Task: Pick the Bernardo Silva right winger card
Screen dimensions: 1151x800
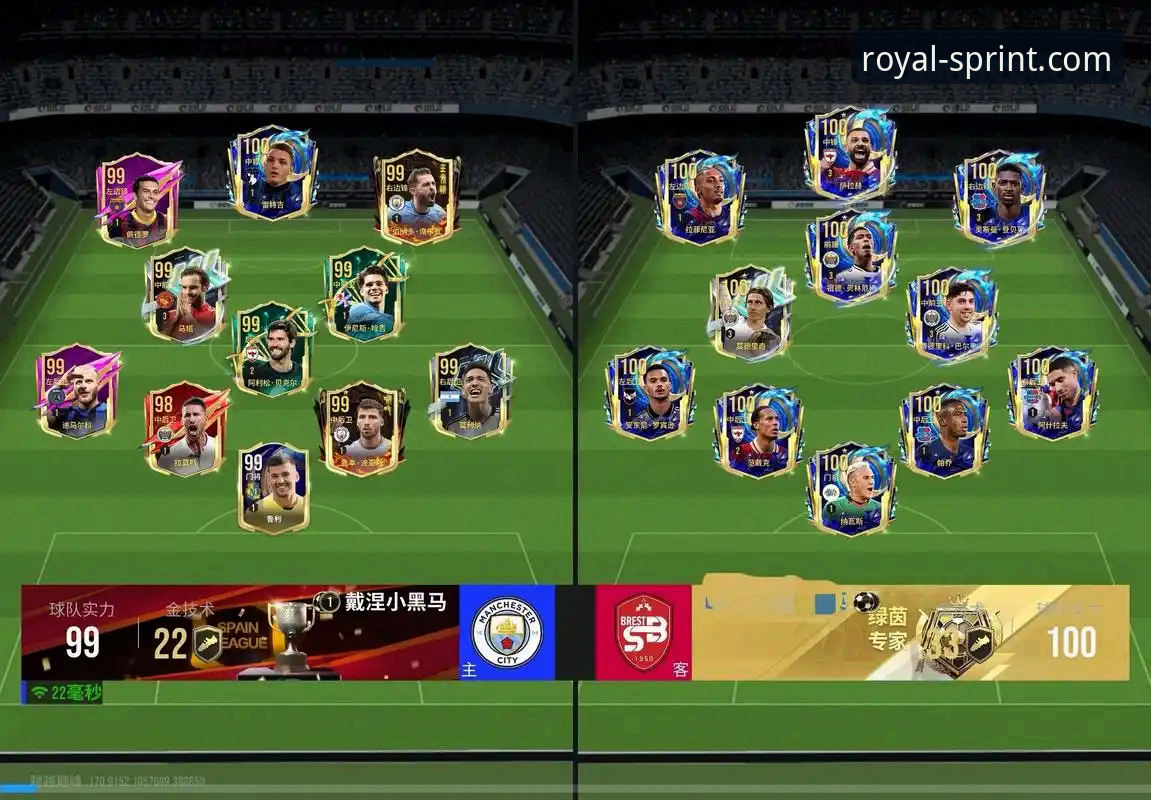Action: click(x=416, y=197)
